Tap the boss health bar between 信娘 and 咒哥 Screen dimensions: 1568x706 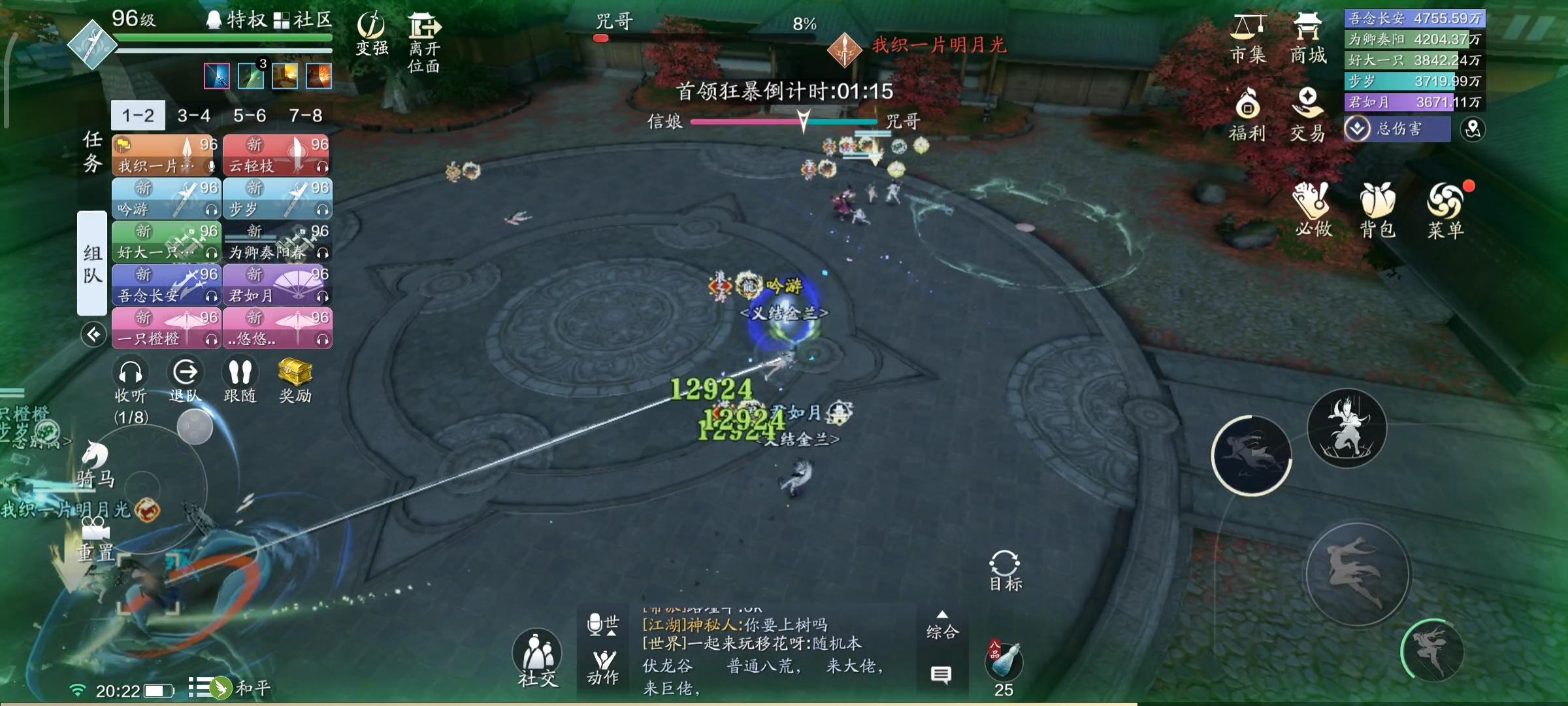click(783, 122)
